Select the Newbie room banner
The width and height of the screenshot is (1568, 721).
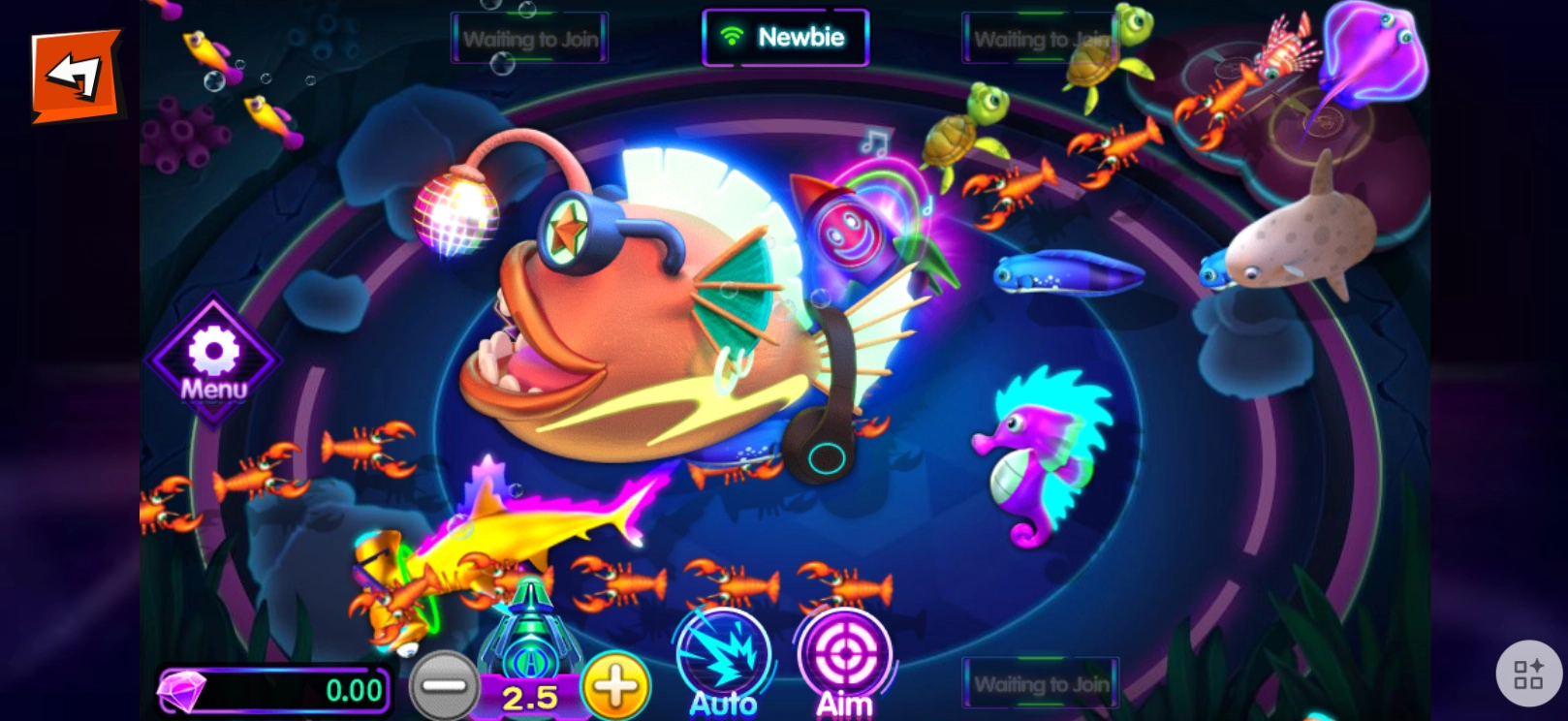tap(787, 36)
